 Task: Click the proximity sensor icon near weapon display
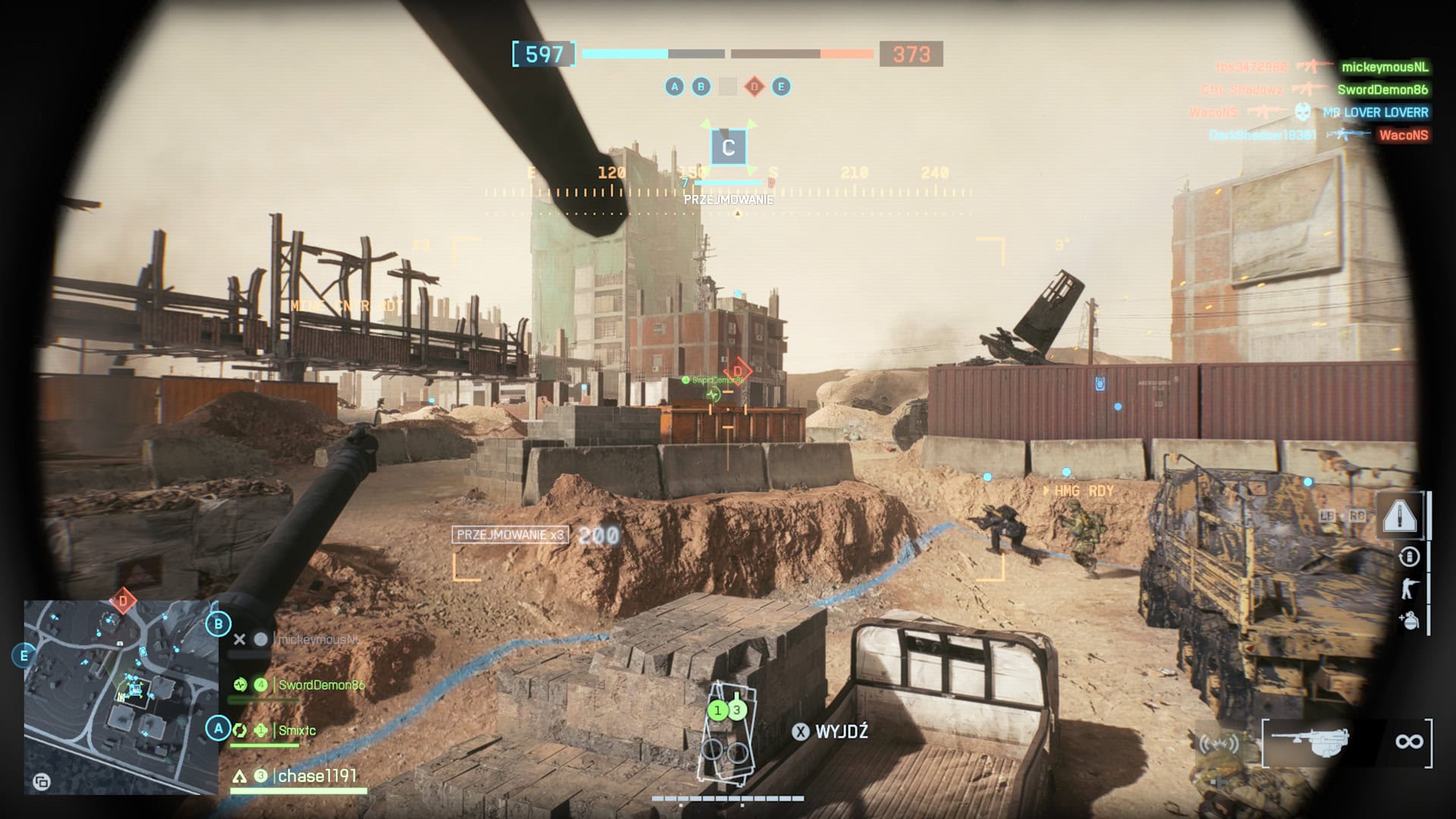1219,742
